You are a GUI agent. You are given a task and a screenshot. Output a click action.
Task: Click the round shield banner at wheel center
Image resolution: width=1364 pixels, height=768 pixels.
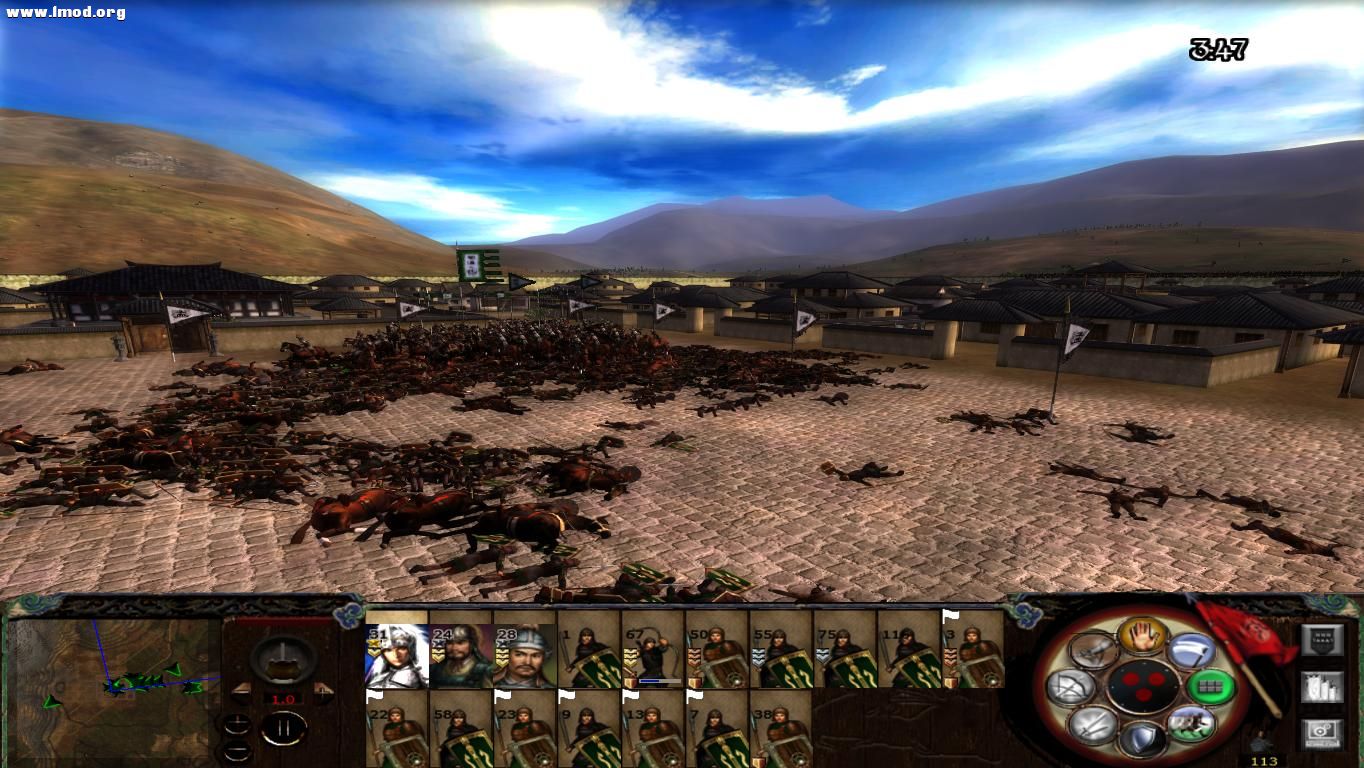coord(1143,685)
